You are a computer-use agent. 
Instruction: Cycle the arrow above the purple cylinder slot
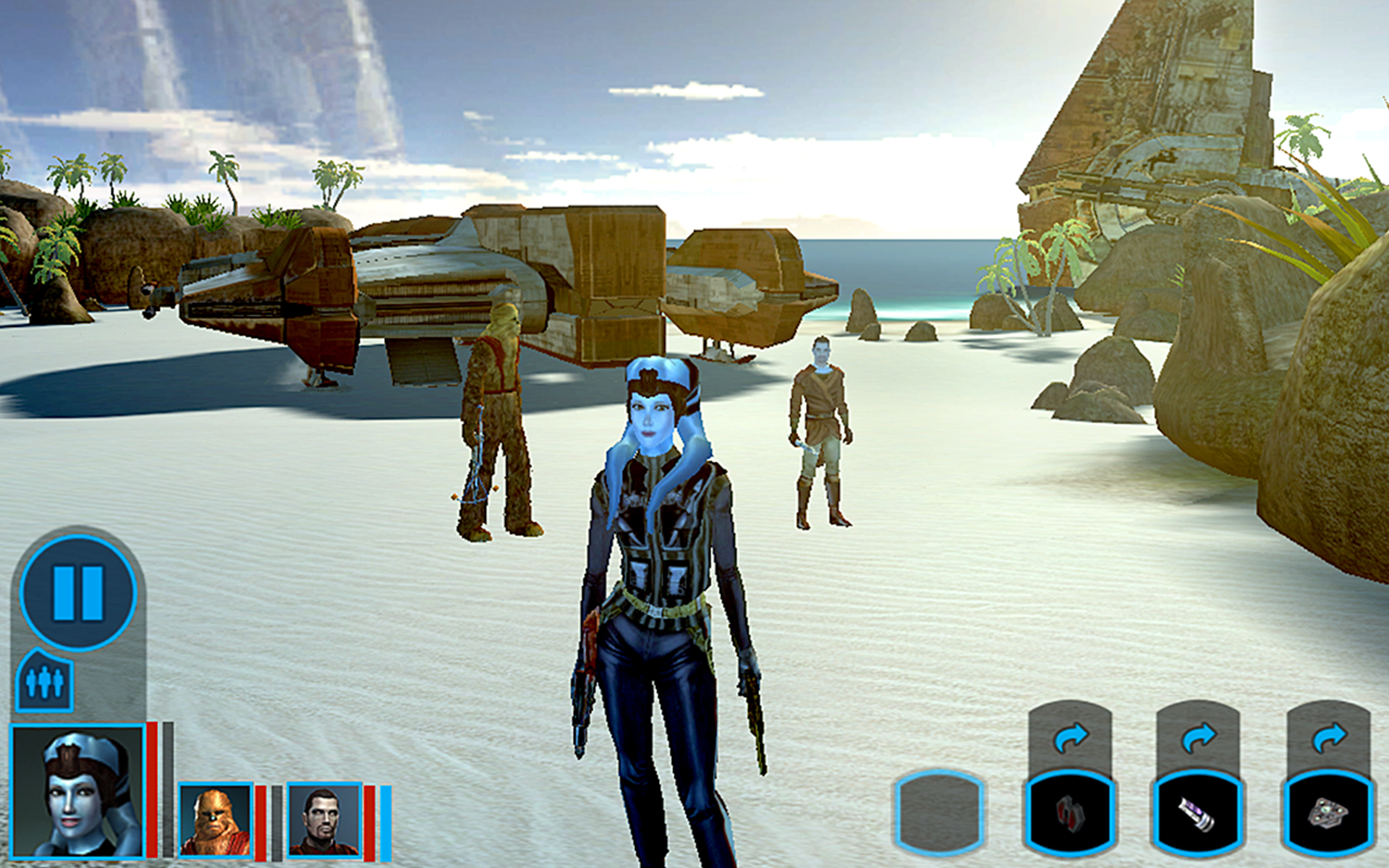[1198, 738]
